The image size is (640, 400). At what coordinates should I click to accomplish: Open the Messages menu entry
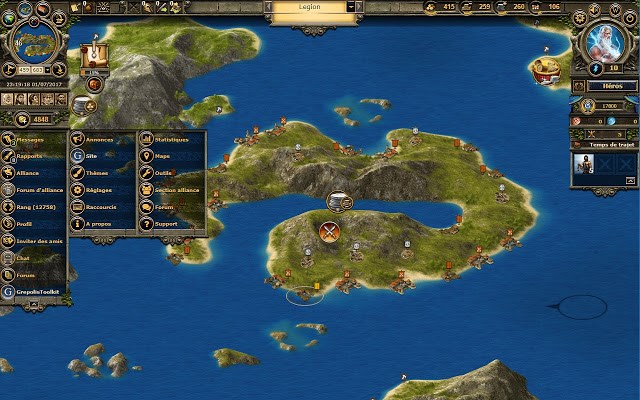pos(32,140)
